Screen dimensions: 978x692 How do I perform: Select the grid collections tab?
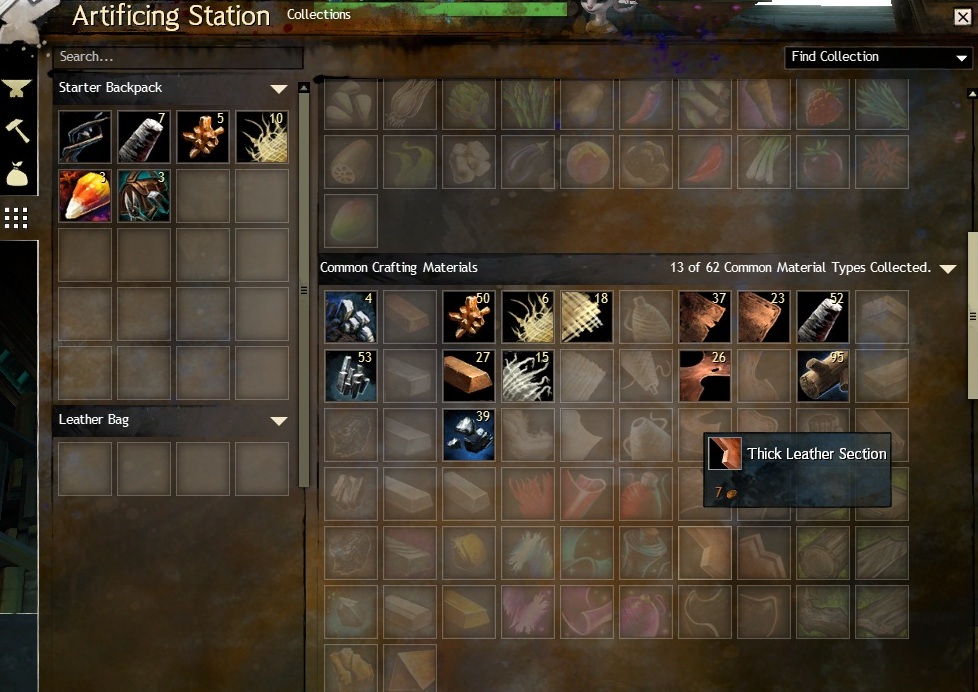coord(17,217)
